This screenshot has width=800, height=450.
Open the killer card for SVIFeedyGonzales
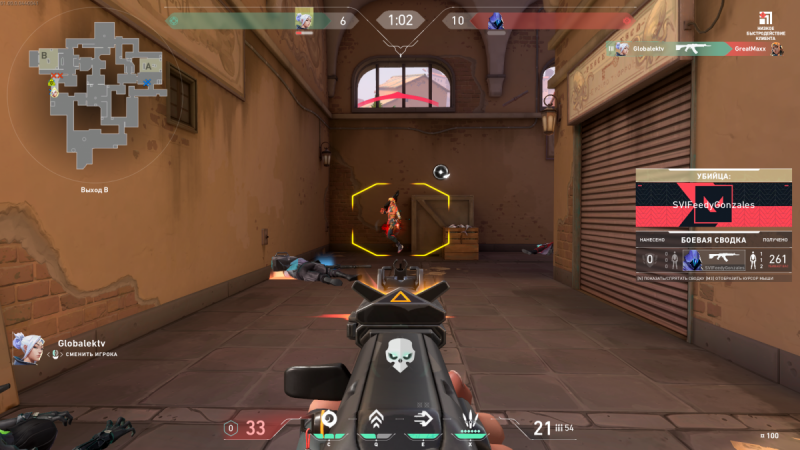(x=713, y=205)
